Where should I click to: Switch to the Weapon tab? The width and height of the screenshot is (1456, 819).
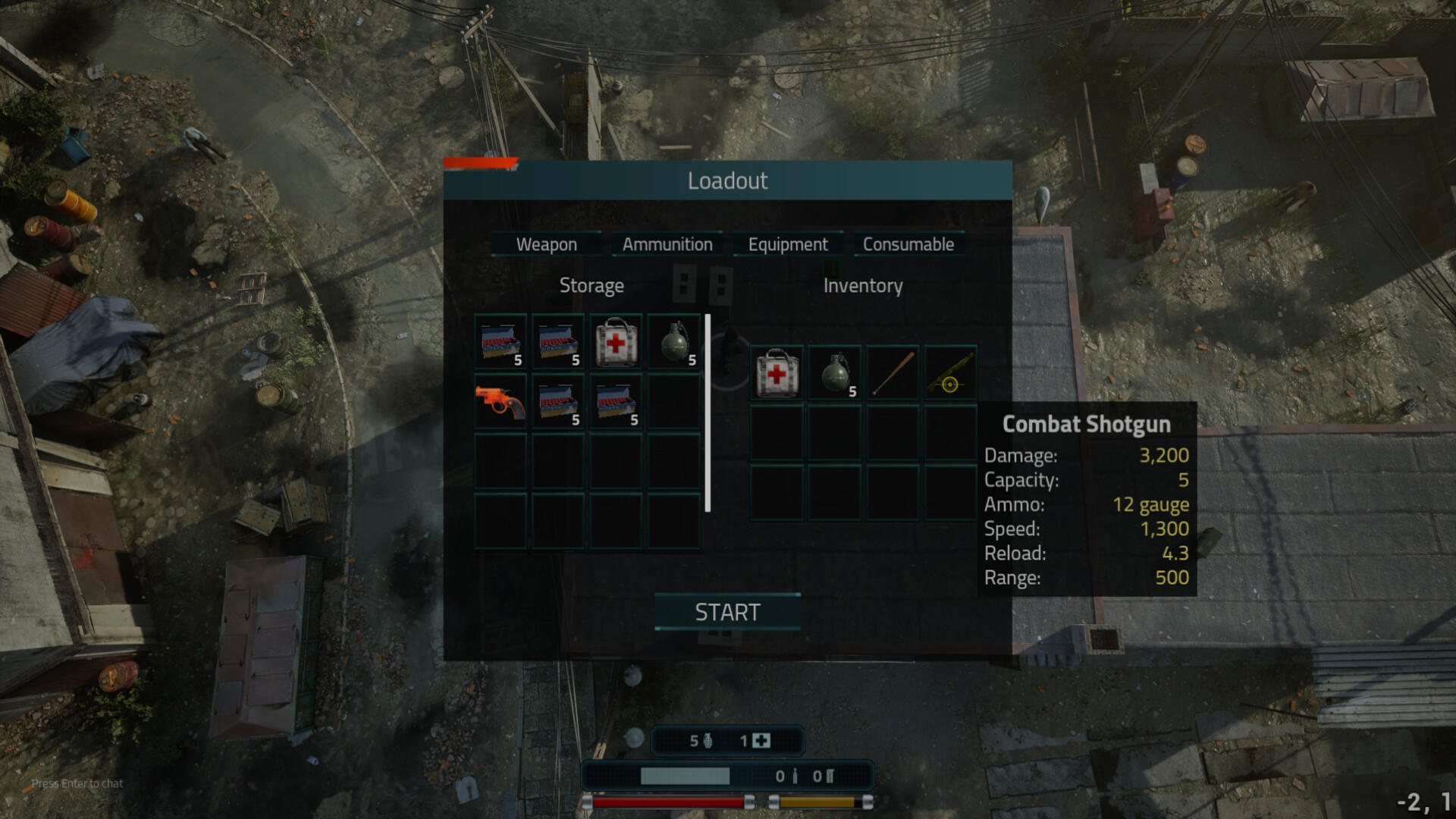pyautogui.click(x=545, y=244)
